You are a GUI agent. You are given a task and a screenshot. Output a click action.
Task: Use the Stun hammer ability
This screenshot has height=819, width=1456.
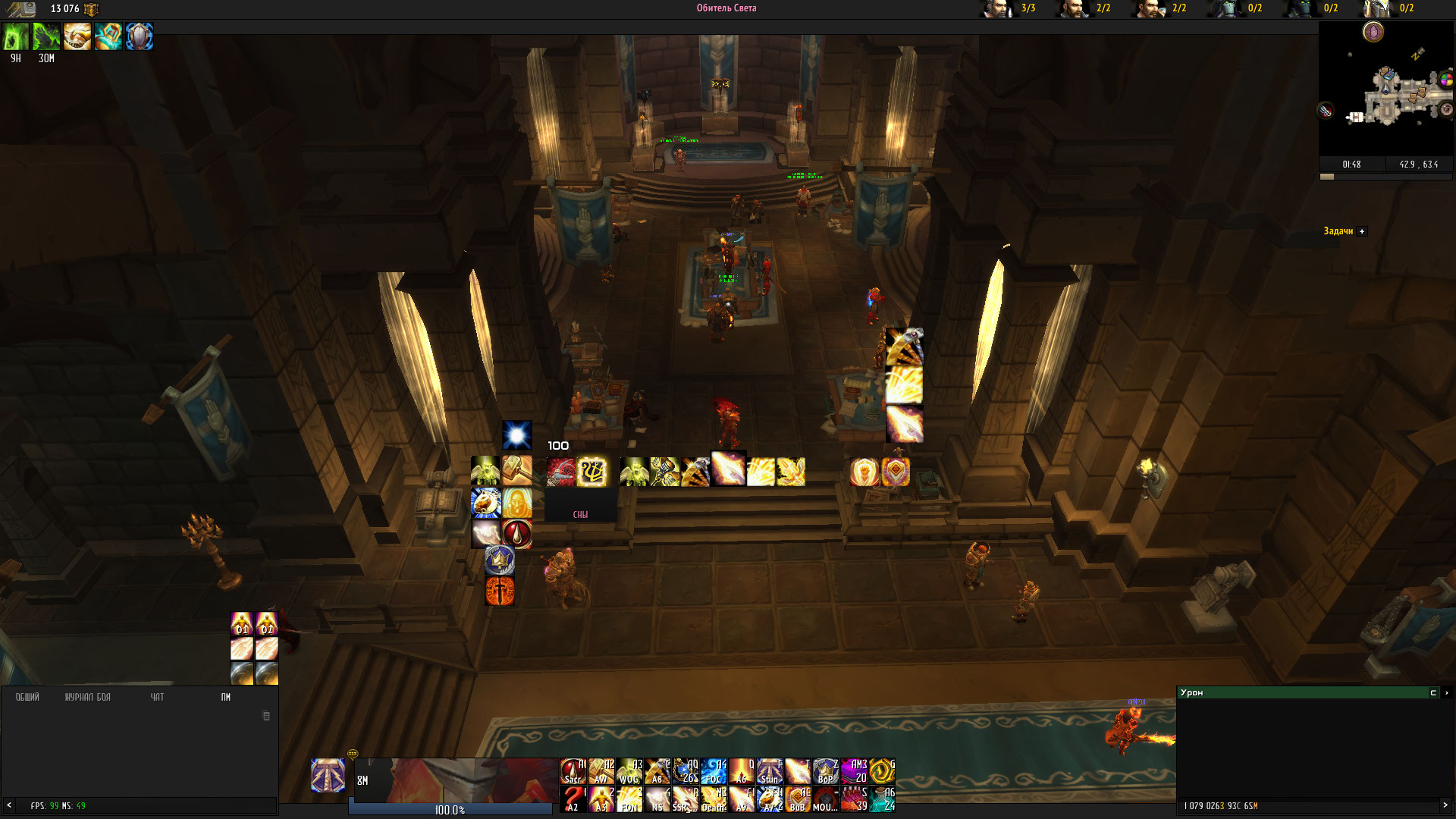[x=770, y=771]
